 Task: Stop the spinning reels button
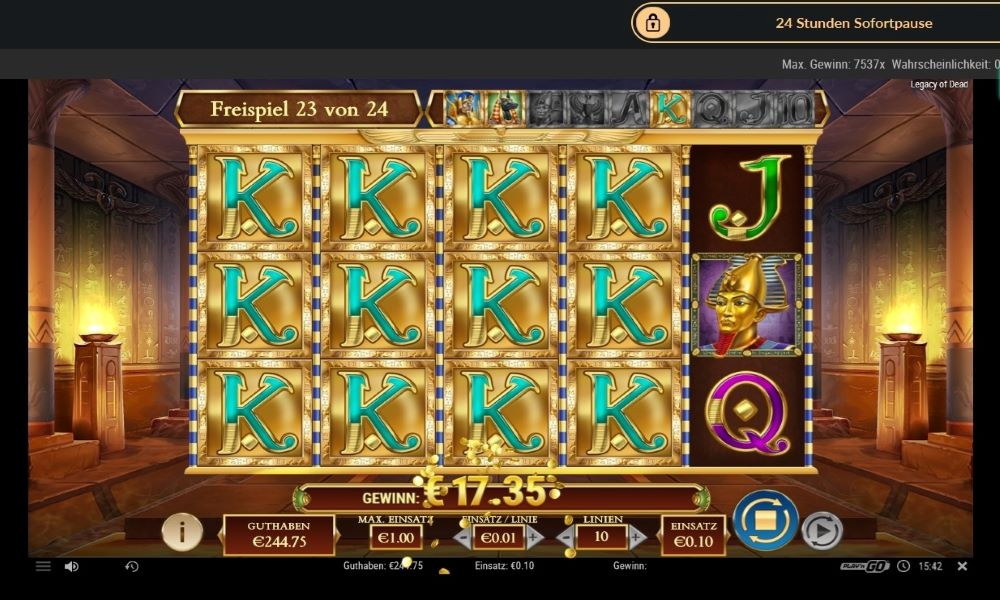click(x=765, y=521)
